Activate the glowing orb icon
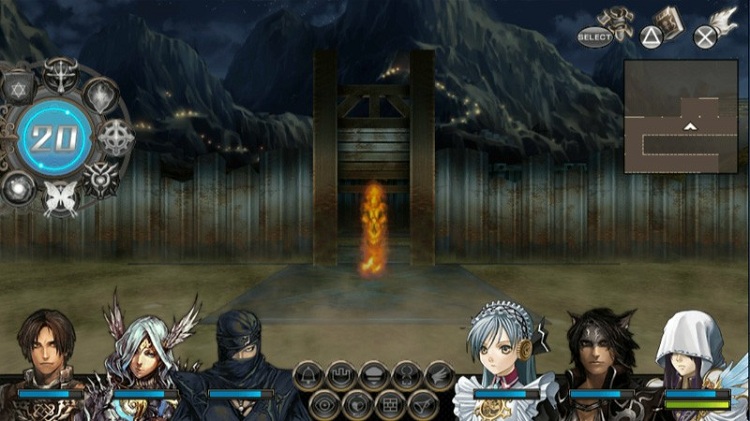Screen dimensions: 750x421 [x=19, y=186]
